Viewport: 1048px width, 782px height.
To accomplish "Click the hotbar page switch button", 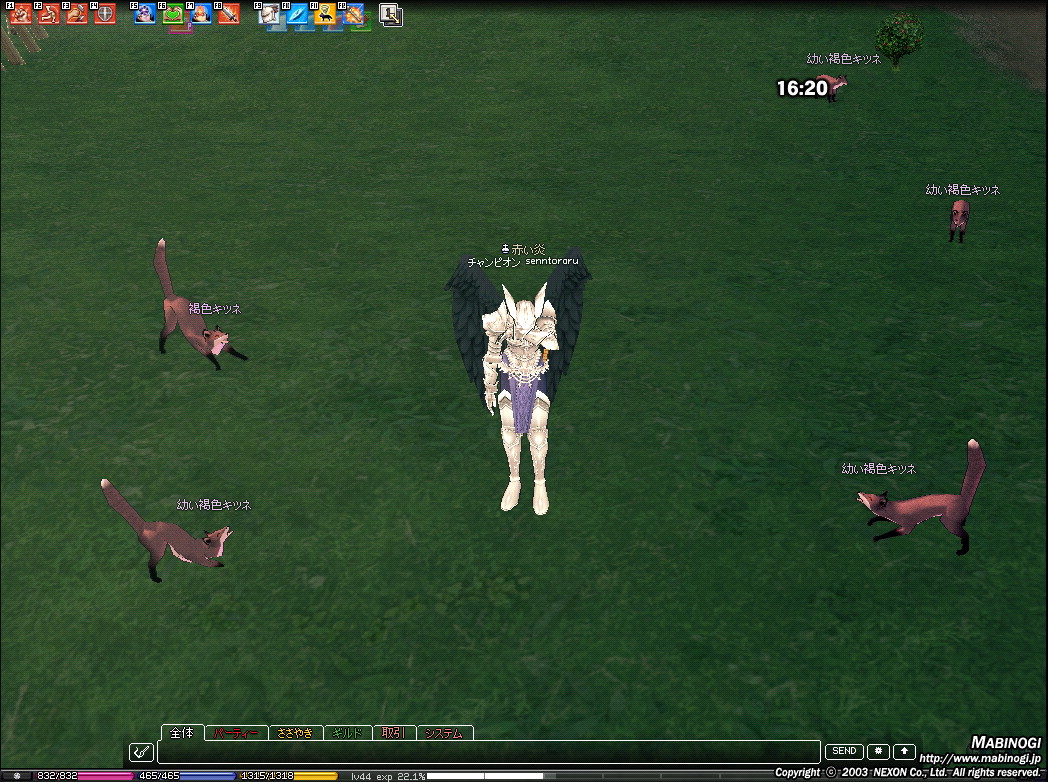I will pyautogui.click(x=391, y=15).
